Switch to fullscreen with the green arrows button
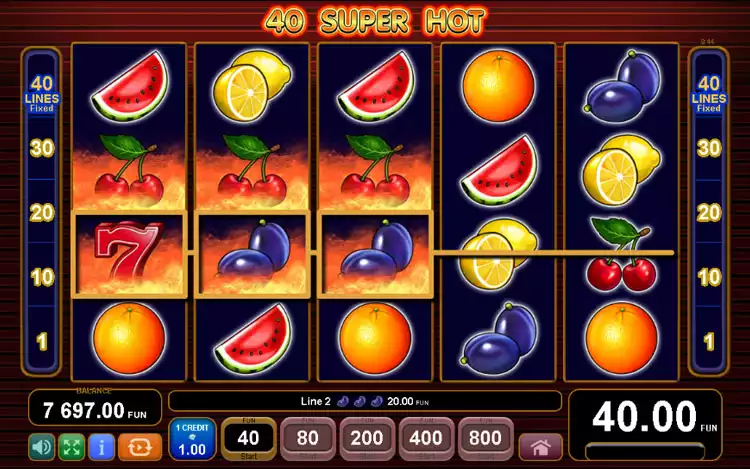The height and width of the screenshot is (469, 750). coord(71,446)
